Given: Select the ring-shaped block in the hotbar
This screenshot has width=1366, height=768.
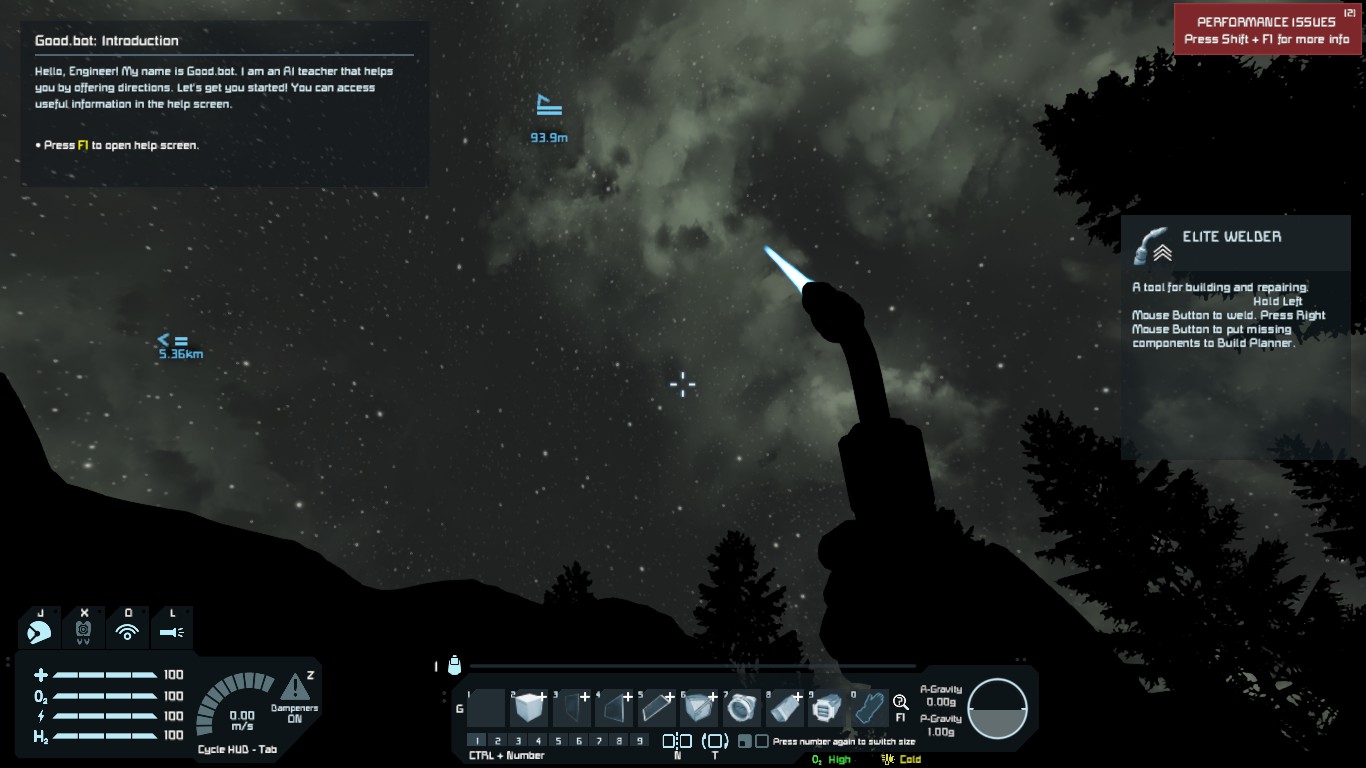Looking at the screenshot, I should coord(740,708).
